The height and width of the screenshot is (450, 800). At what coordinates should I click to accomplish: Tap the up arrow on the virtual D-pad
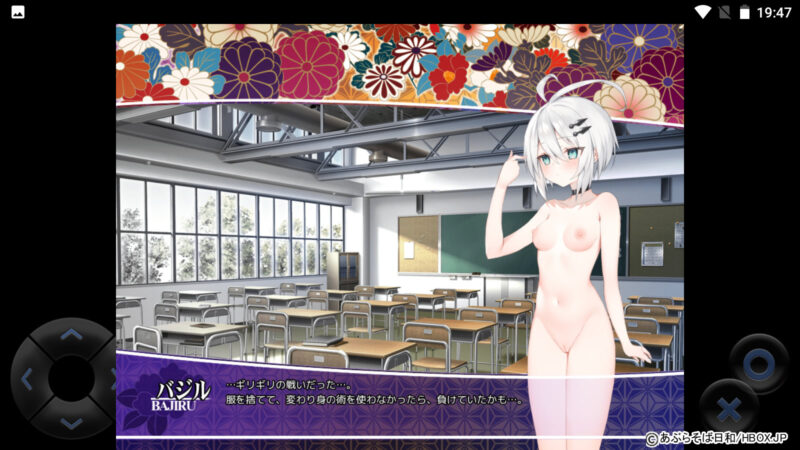point(71,335)
